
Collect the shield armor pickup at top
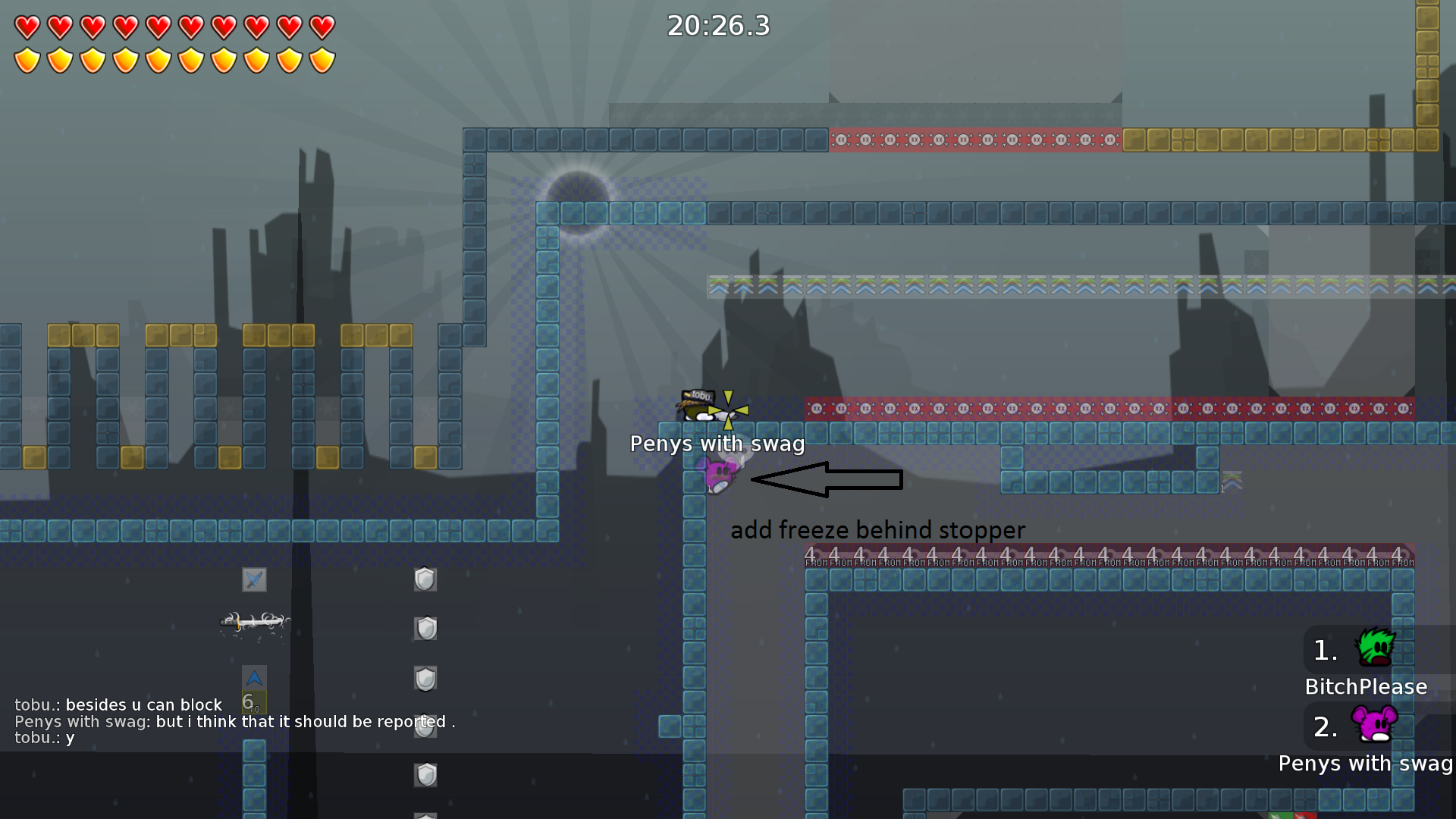(x=425, y=580)
